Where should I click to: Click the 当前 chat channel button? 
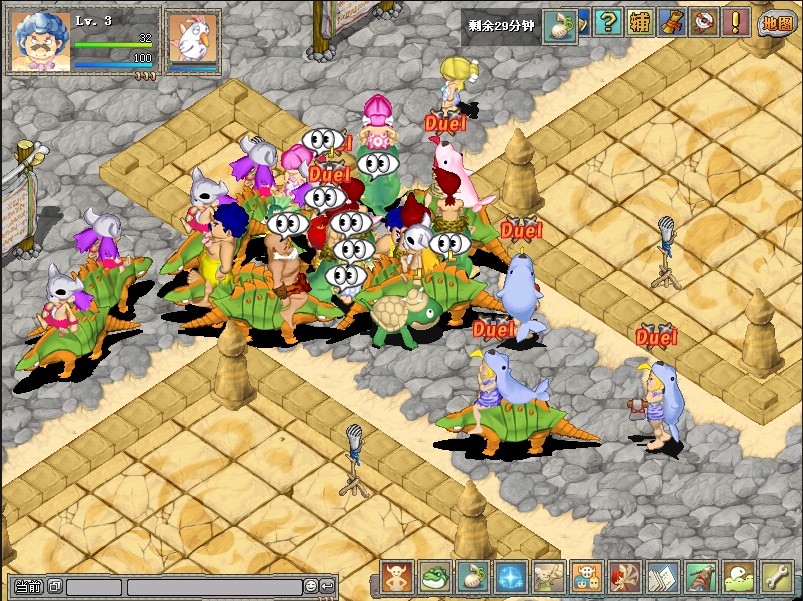(28, 586)
